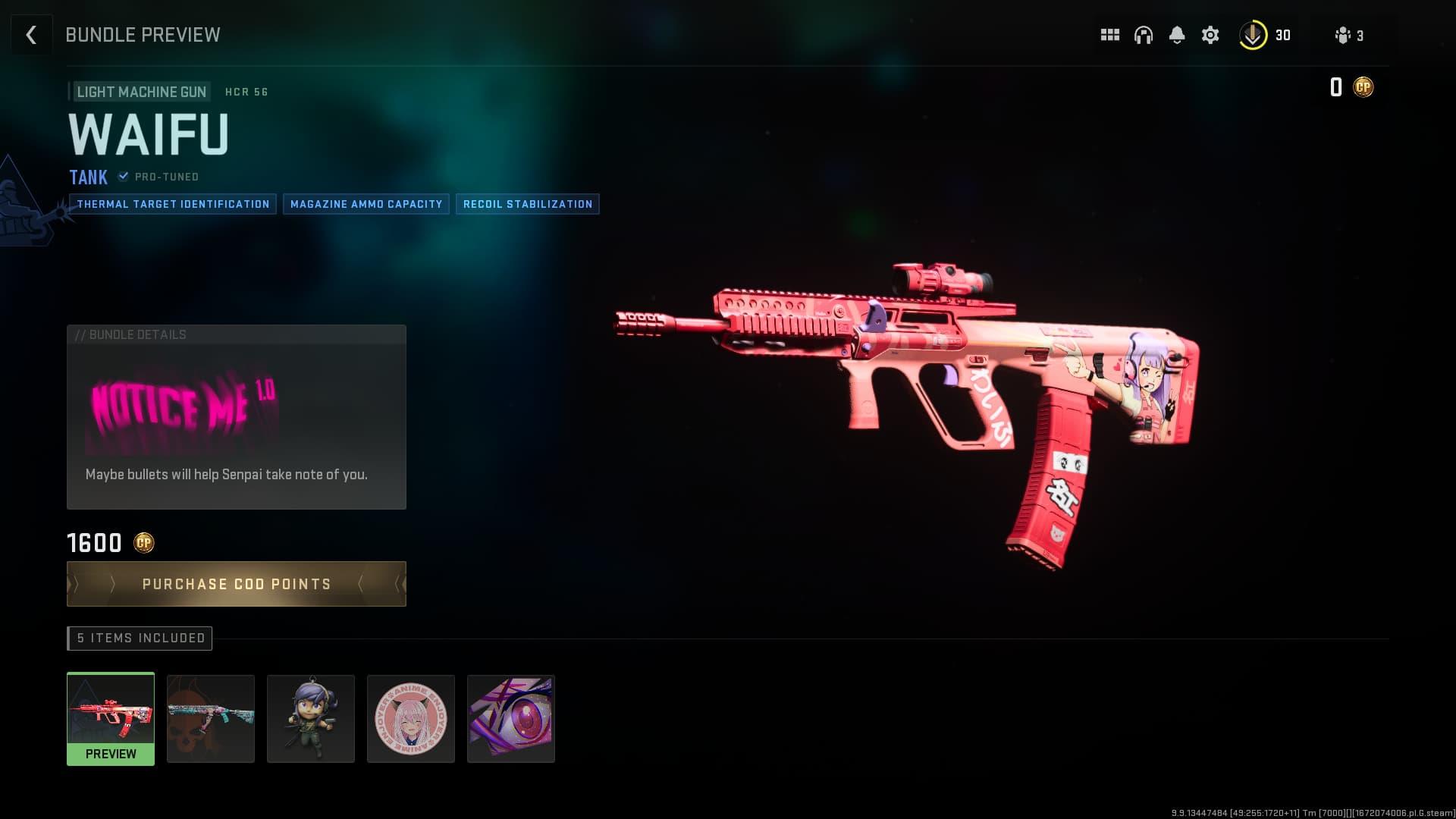Select the teal weapon blueprint thumbnail
Image resolution: width=1456 pixels, height=819 pixels.
(x=211, y=718)
